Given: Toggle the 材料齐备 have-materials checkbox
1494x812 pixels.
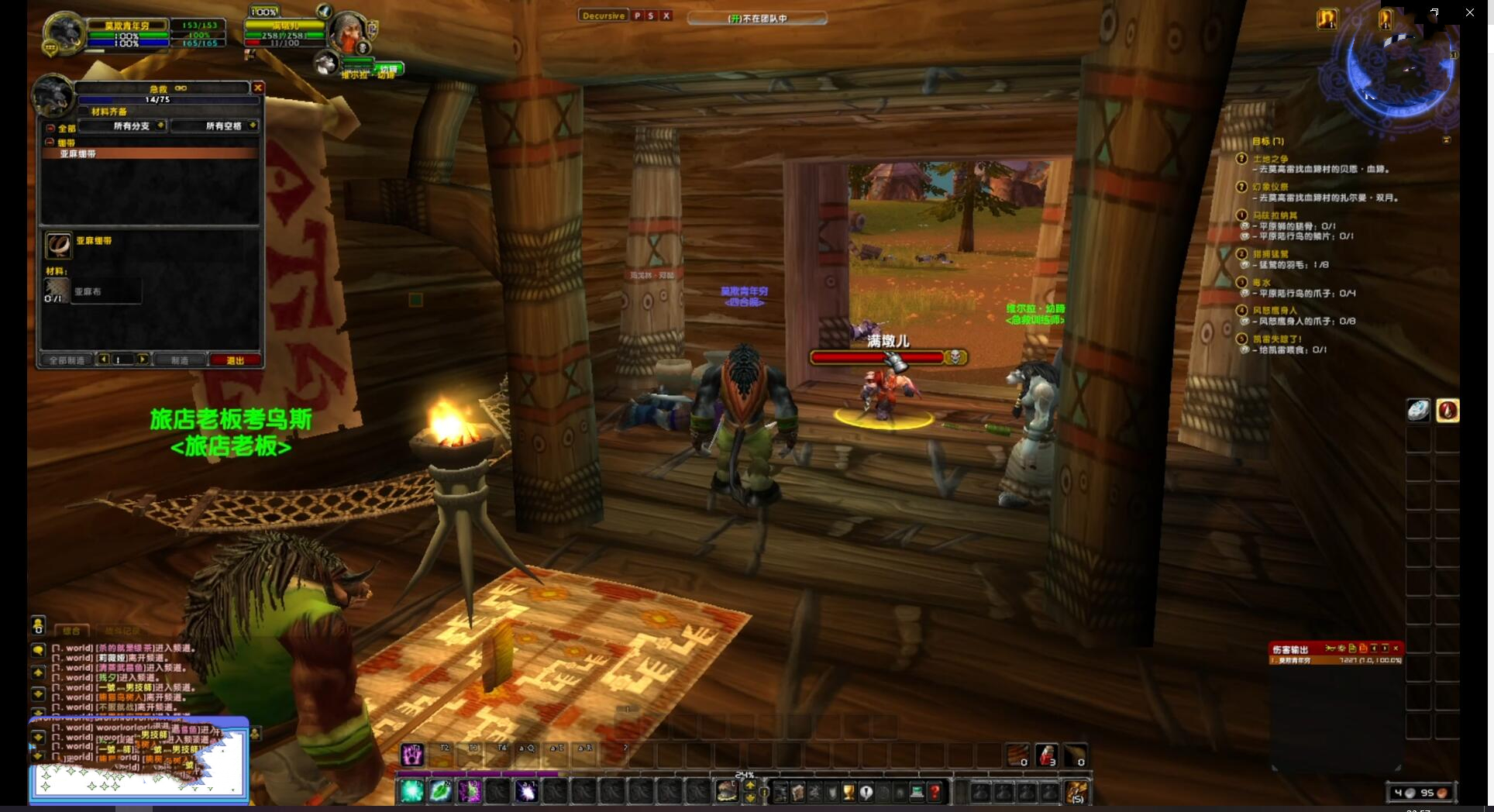Looking at the screenshot, I should pyautogui.click(x=84, y=112).
